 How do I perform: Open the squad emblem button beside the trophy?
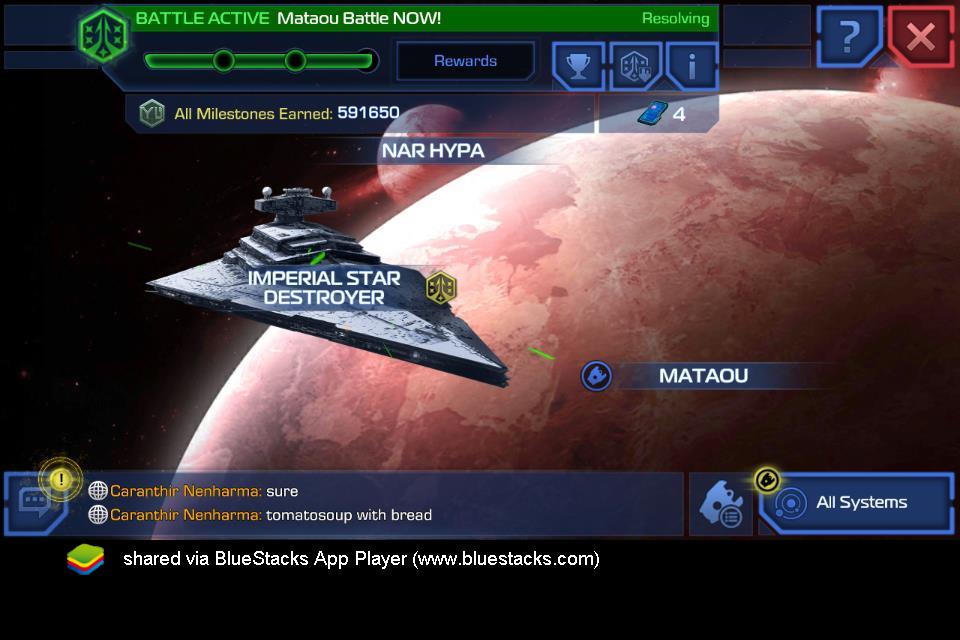pos(635,66)
